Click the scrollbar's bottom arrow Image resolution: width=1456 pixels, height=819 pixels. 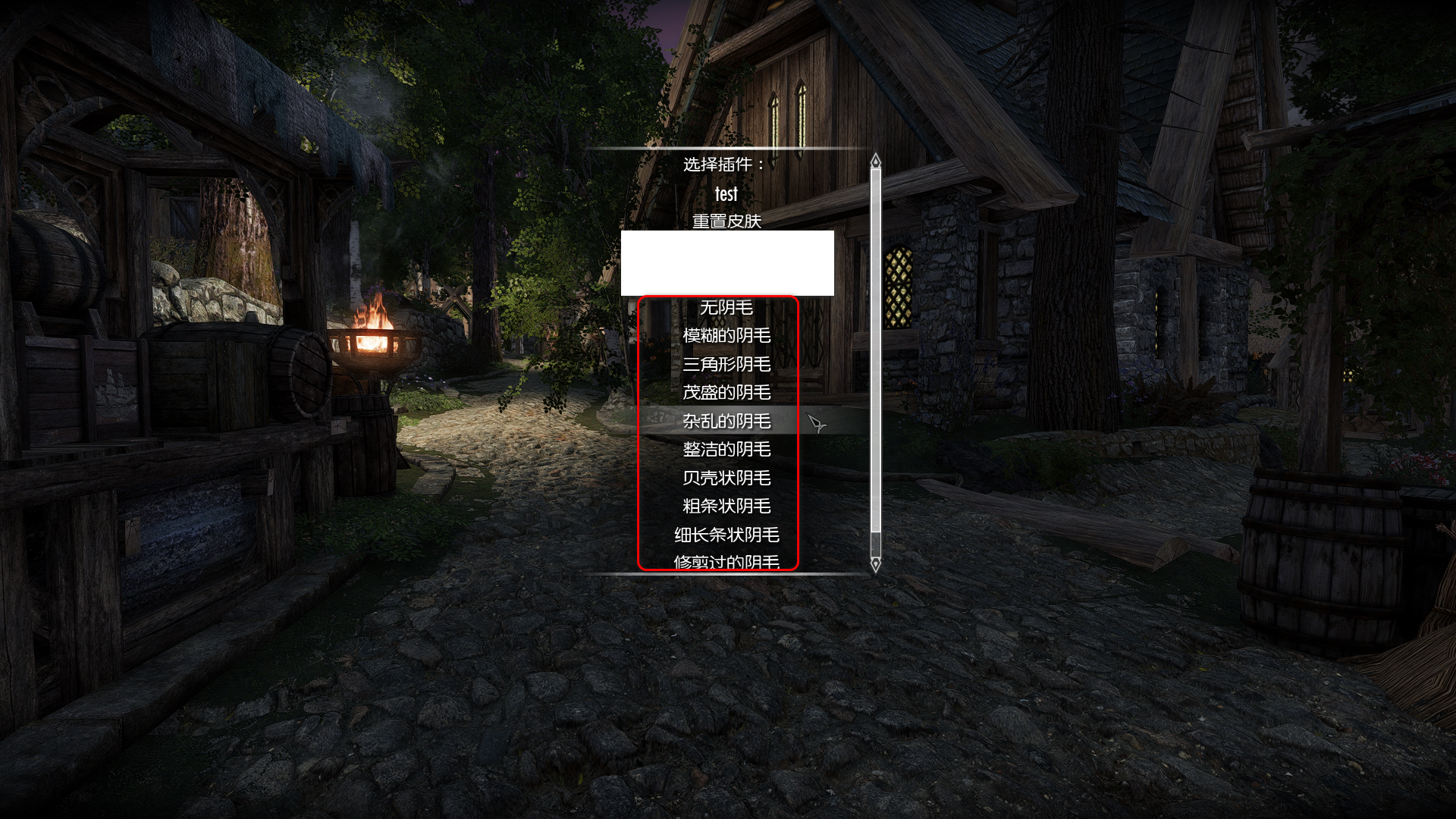point(876,564)
